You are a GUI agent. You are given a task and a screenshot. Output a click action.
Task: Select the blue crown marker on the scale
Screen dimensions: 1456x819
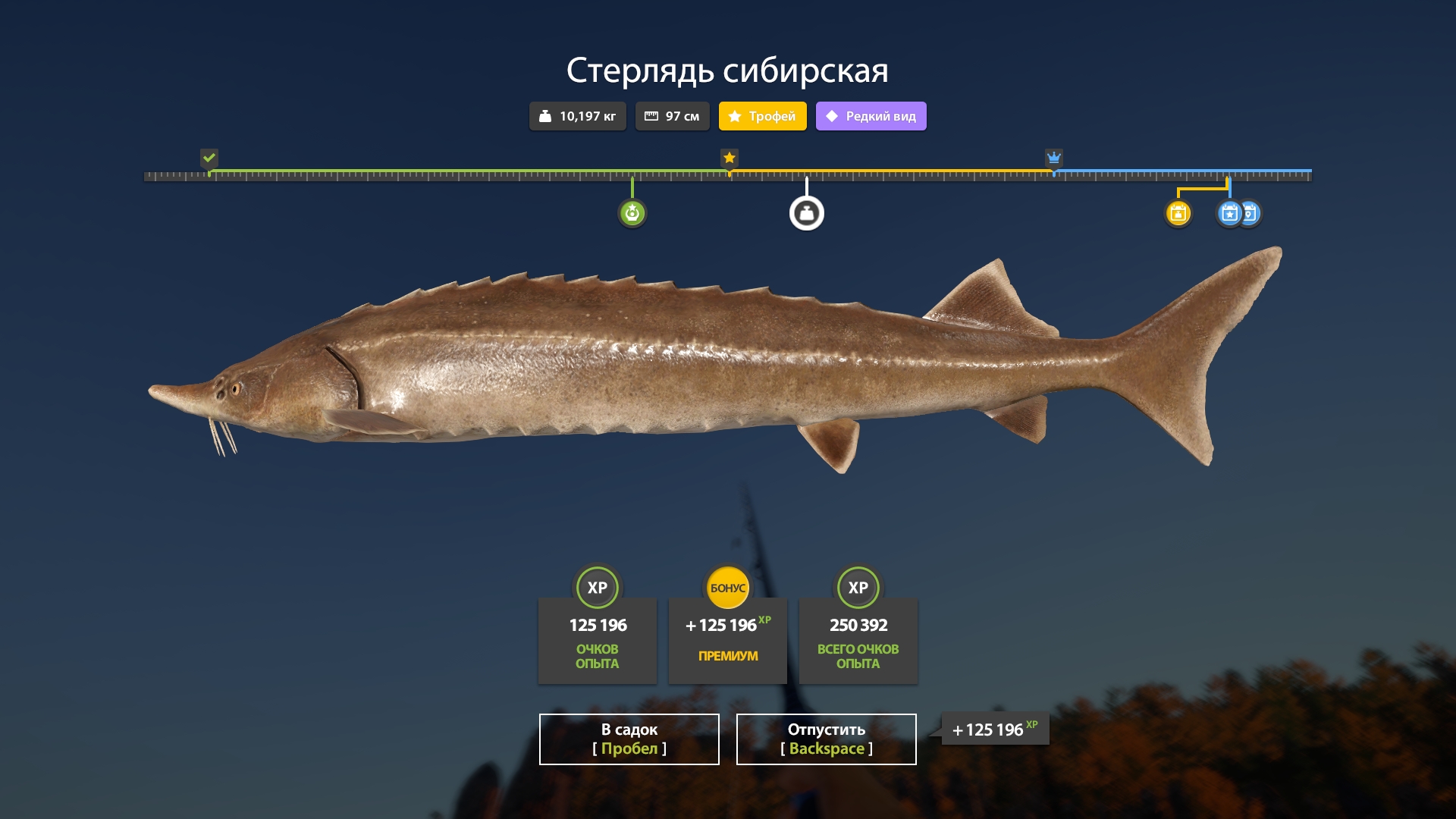[x=1053, y=158]
